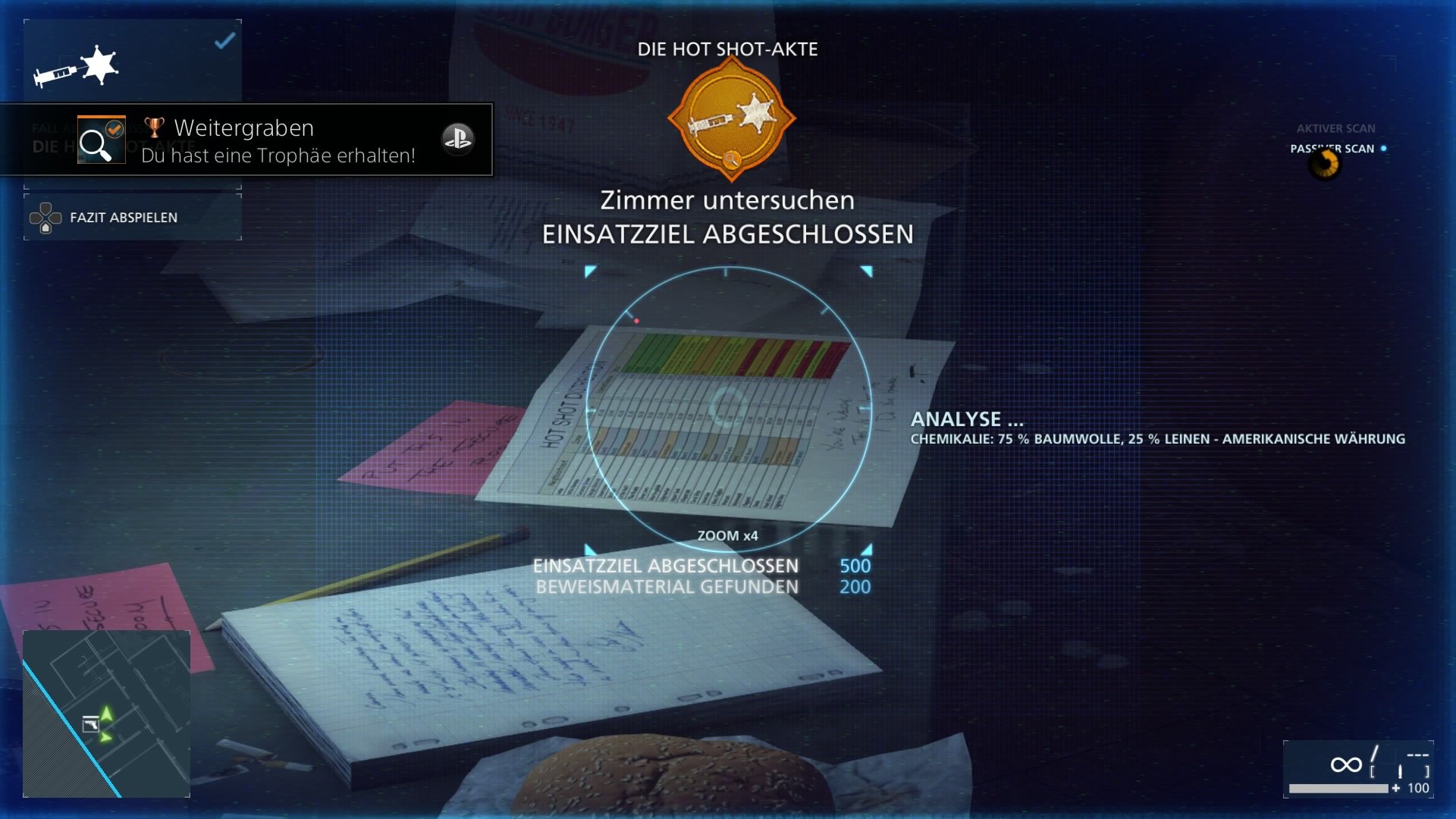Click the D-pad controller icon beside FAZIT ABSPIELEN

click(47, 216)
